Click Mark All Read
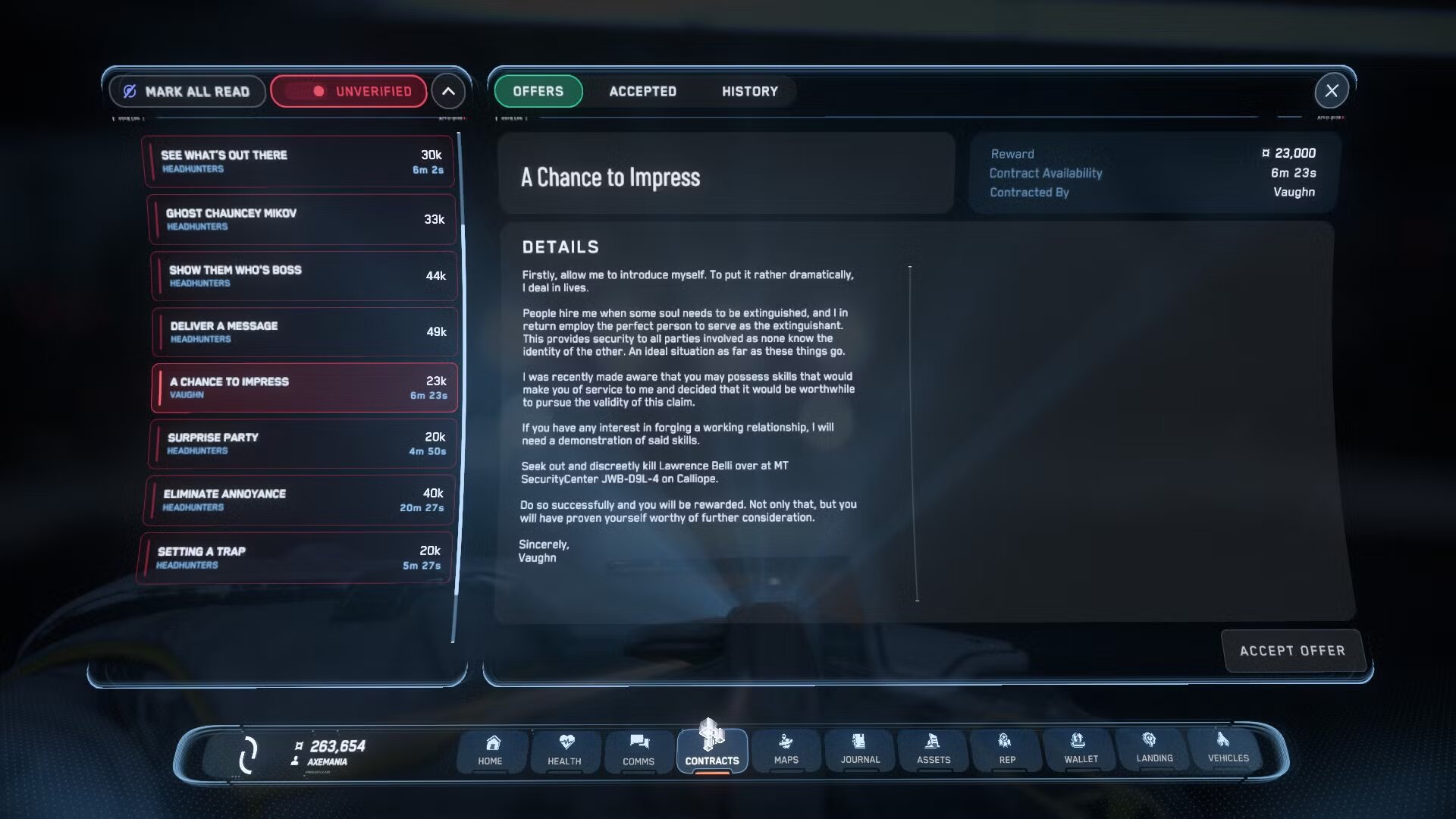 point(187,91)
